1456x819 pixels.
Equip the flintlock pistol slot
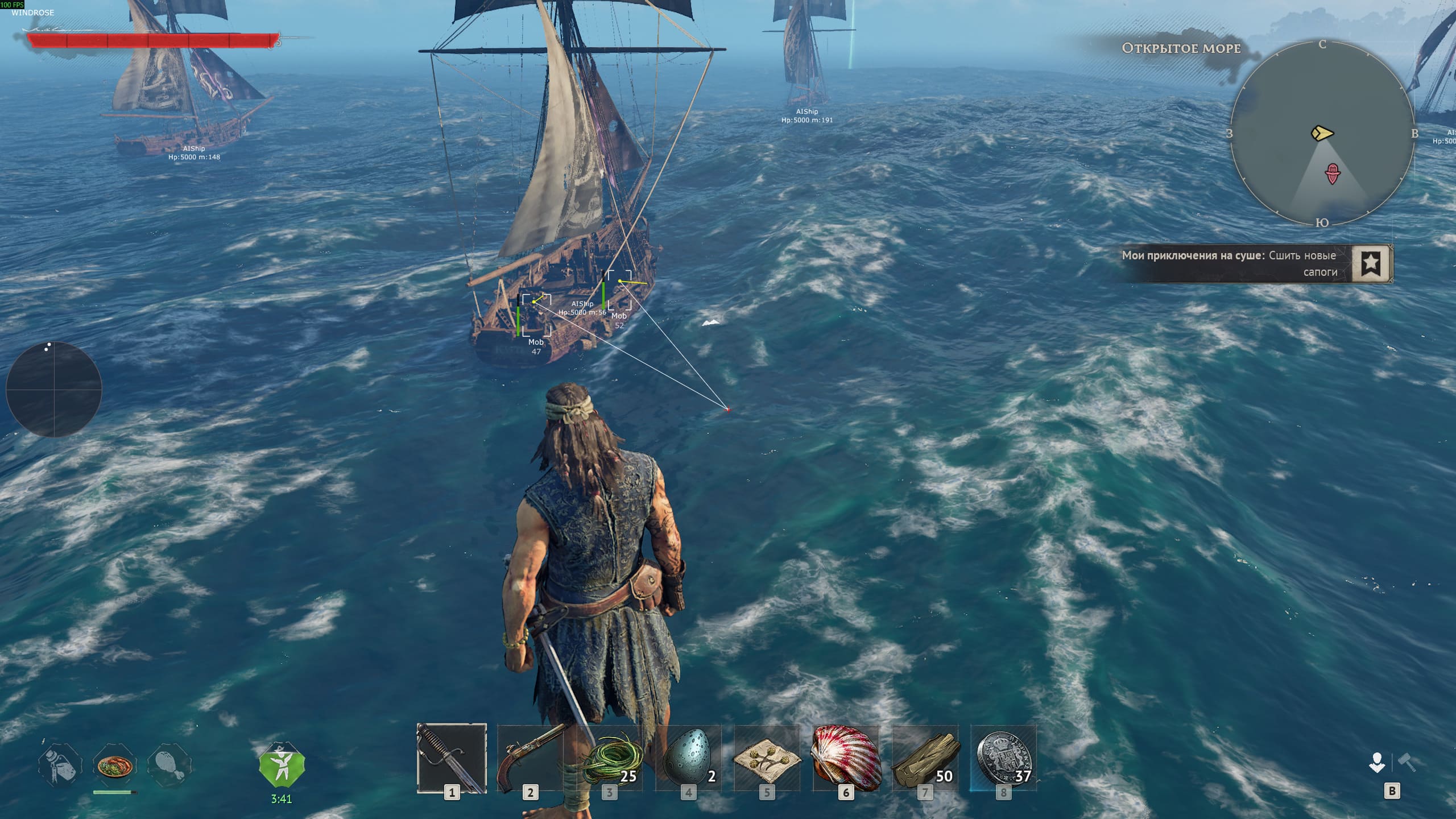pyautogui.click(x=530, y=758)
